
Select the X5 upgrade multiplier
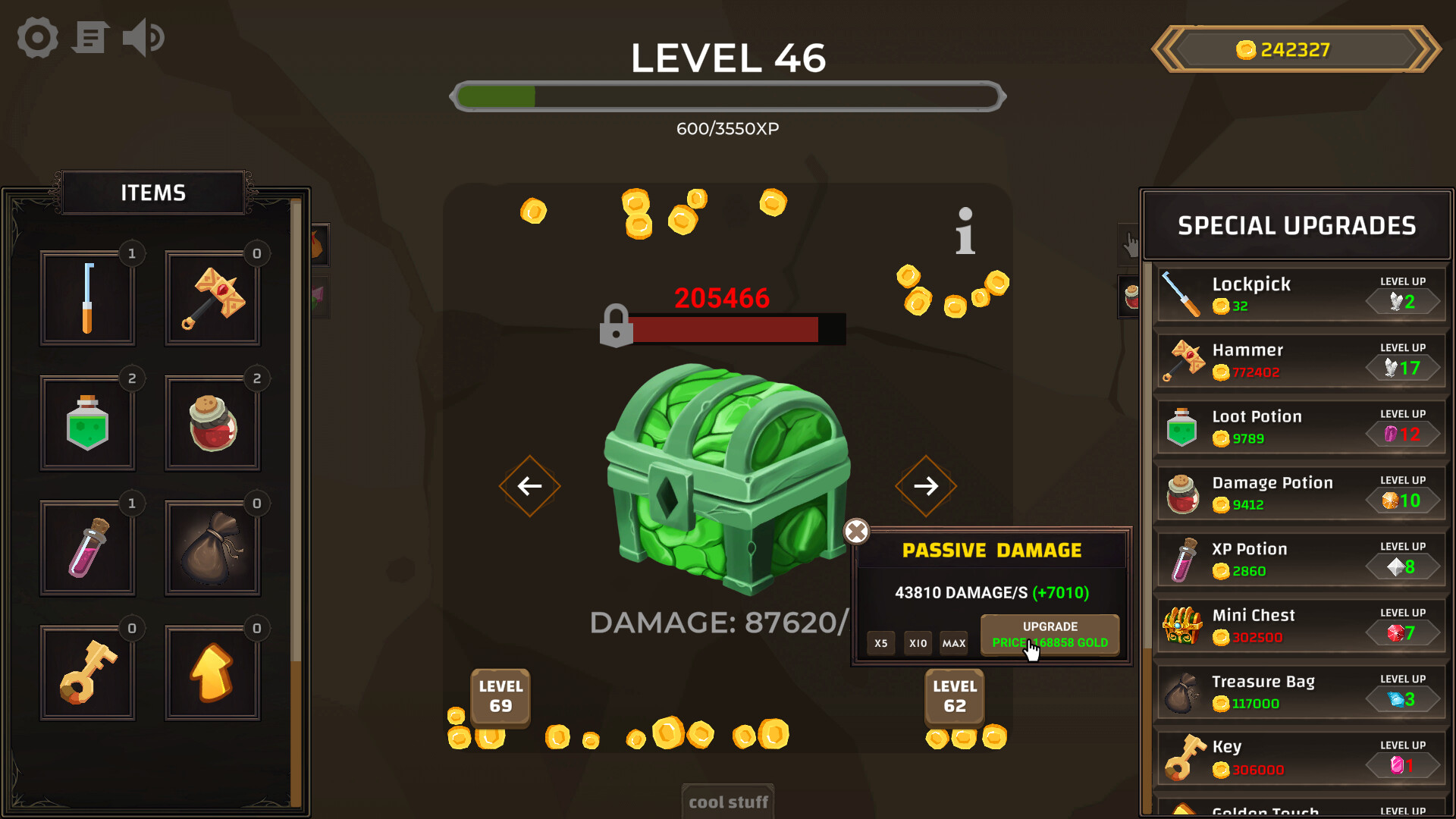coord(880,643)
